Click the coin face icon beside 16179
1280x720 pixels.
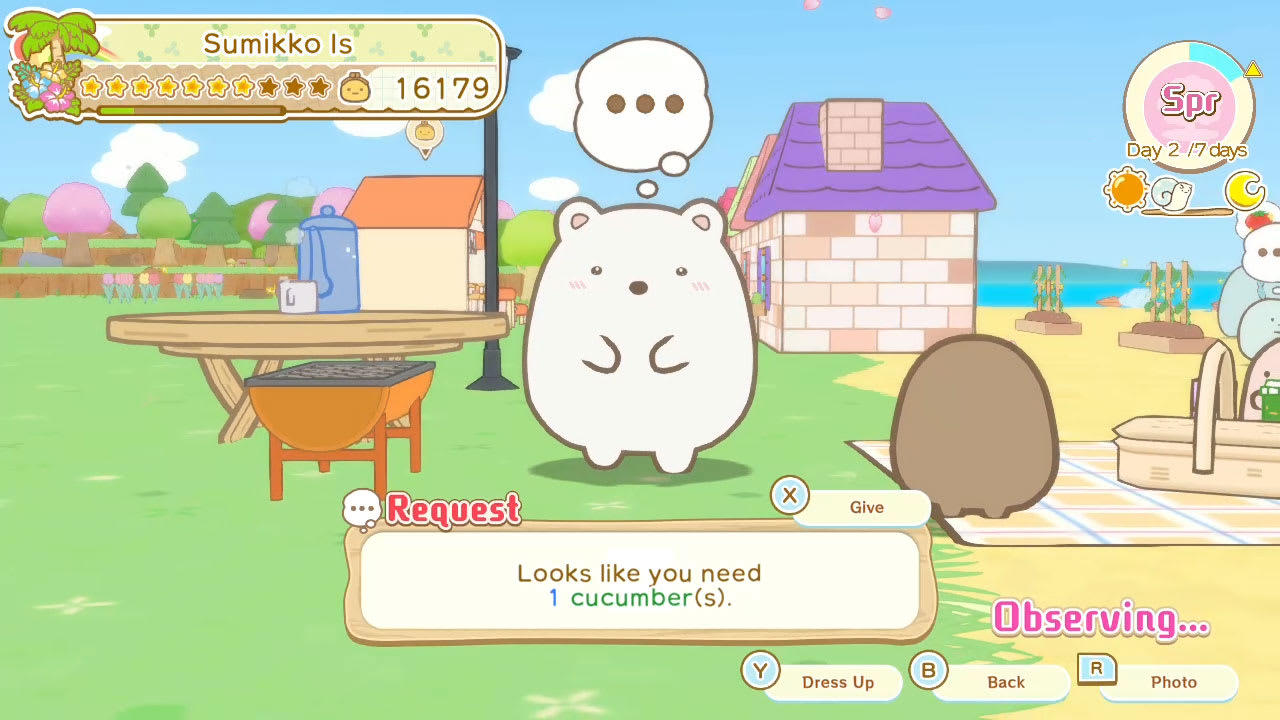pyautogui.click(x=356, y=88)
